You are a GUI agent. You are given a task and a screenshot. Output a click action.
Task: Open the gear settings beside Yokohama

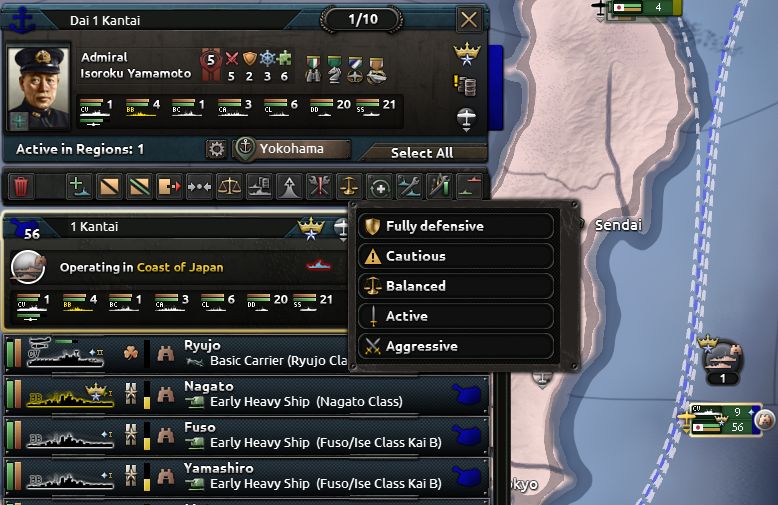click(216, 149)
